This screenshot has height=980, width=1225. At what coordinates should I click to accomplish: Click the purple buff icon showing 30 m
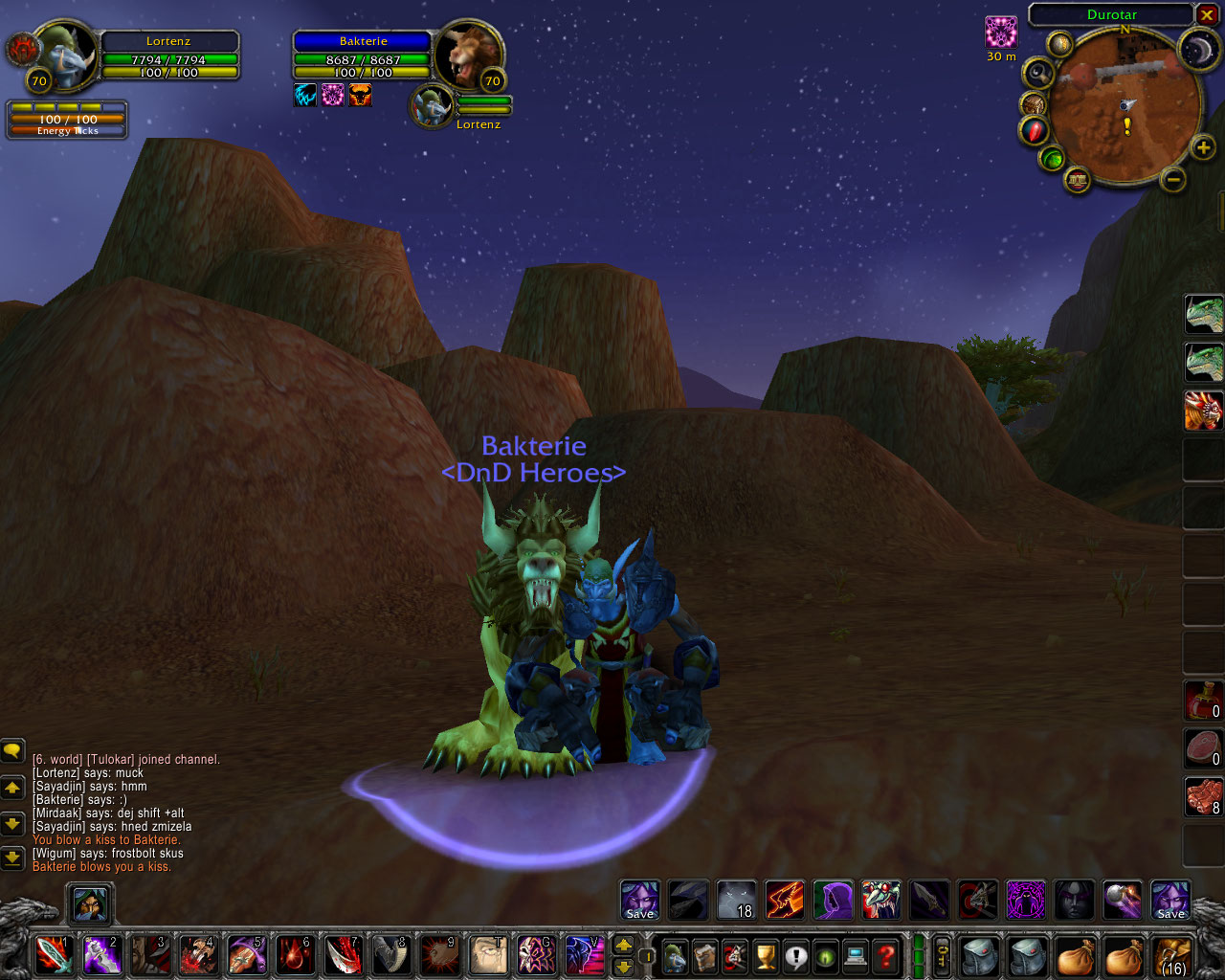1001,33
